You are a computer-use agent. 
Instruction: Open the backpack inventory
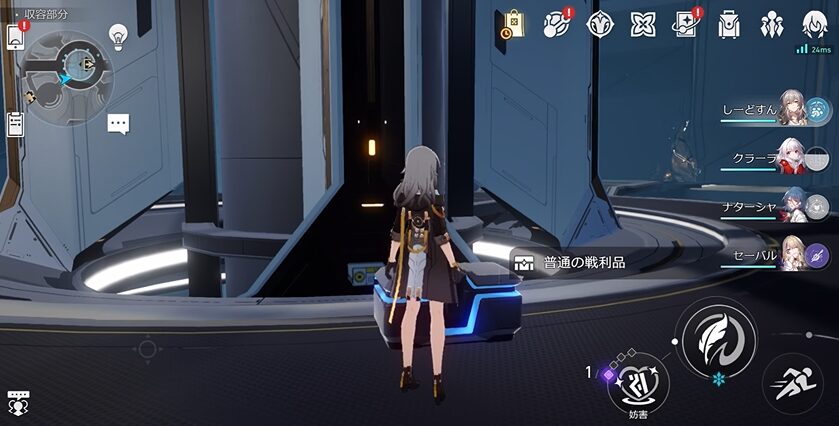pos(729,25)
